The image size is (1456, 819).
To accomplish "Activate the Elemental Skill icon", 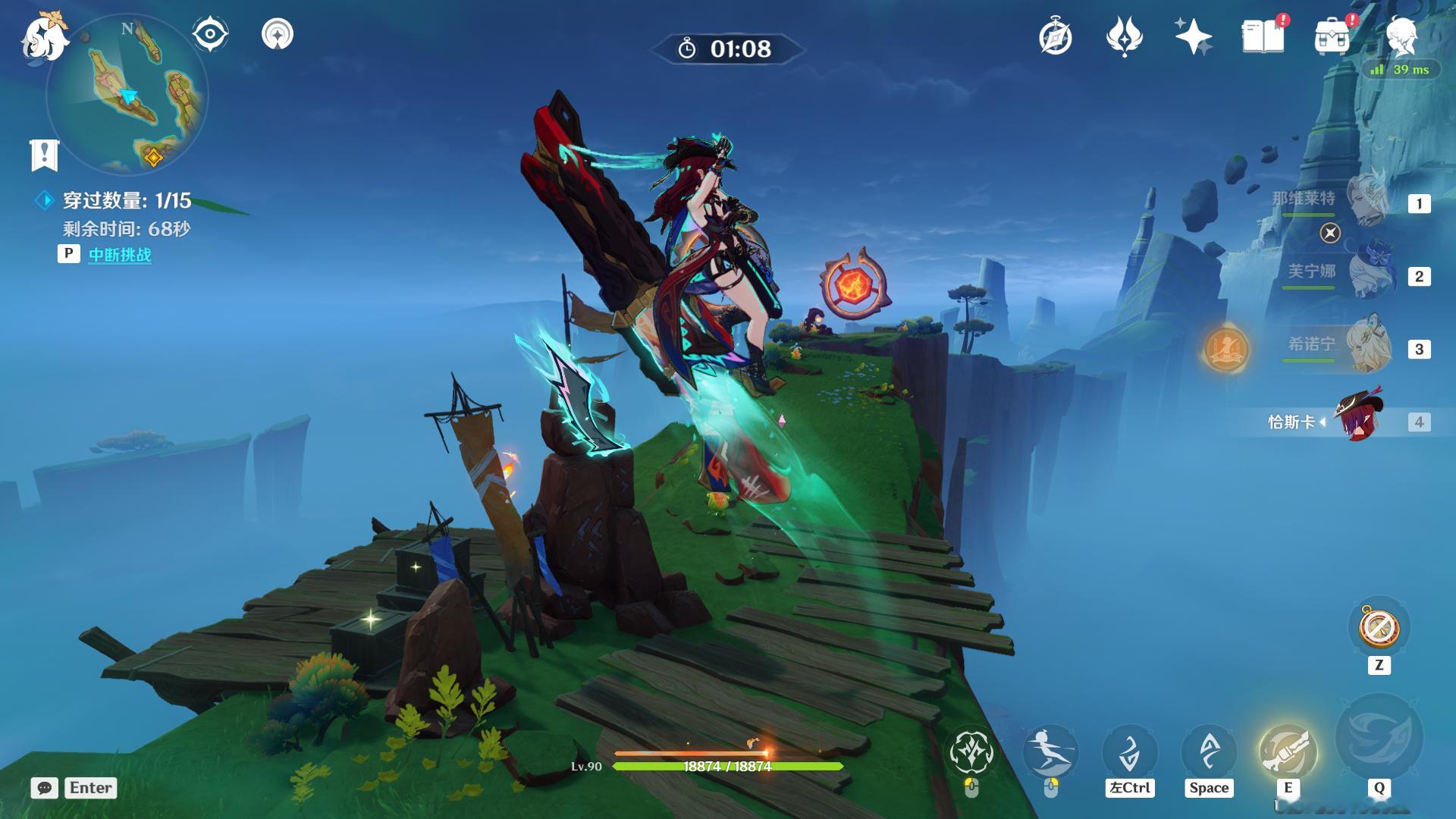I will 1288,750.
